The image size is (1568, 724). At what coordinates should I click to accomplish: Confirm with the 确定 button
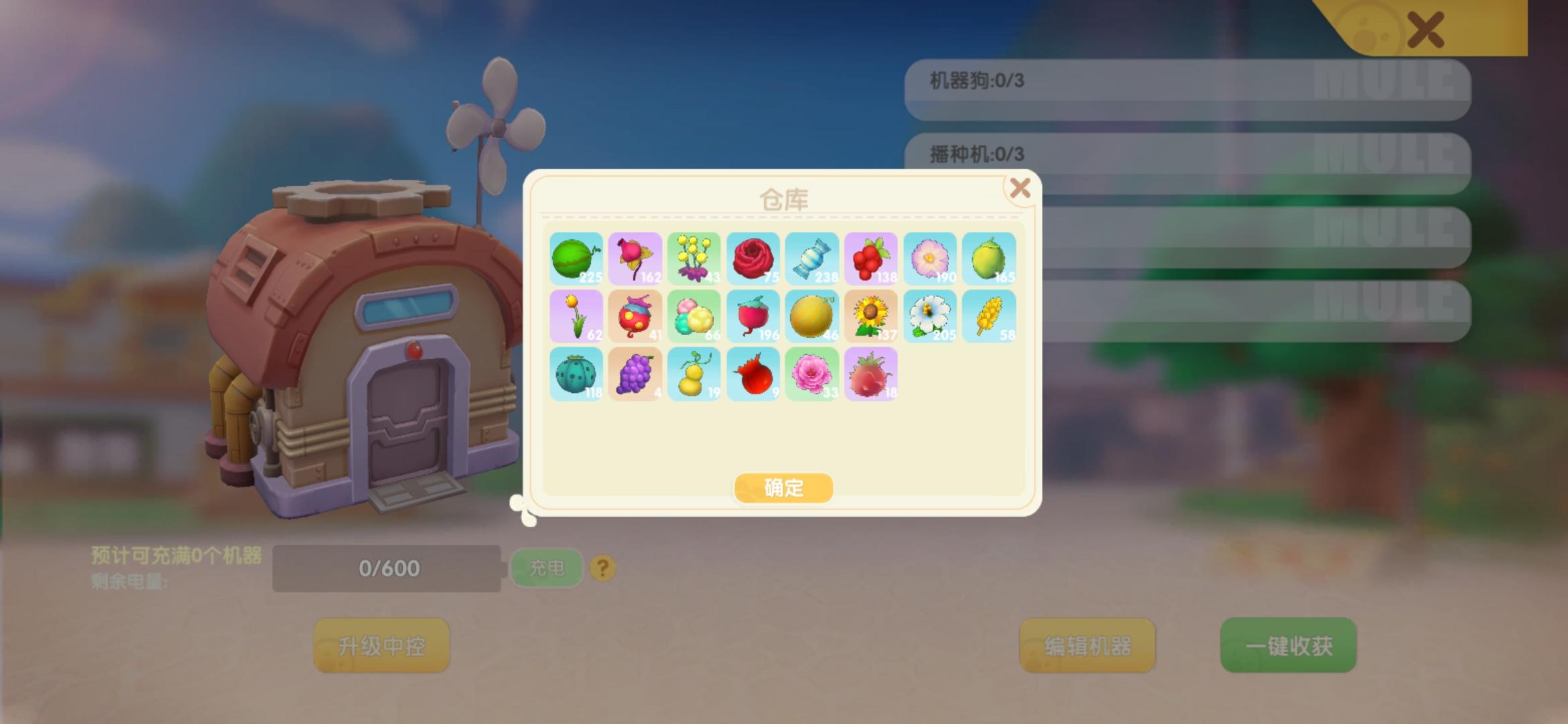783,488
